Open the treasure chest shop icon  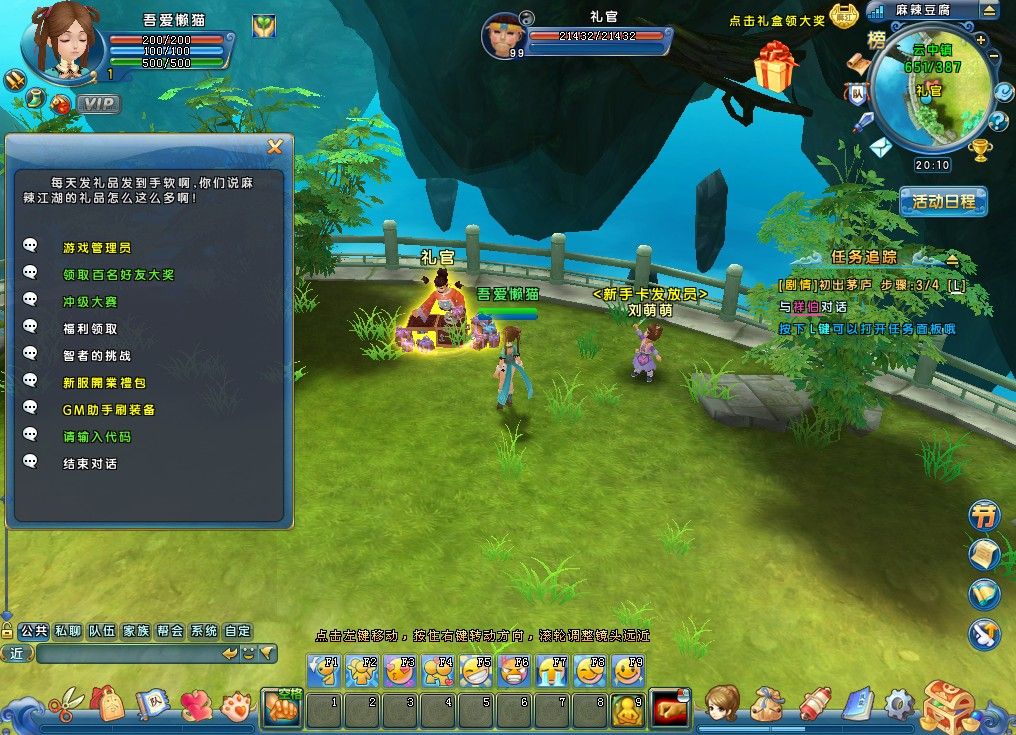point(947,706)
